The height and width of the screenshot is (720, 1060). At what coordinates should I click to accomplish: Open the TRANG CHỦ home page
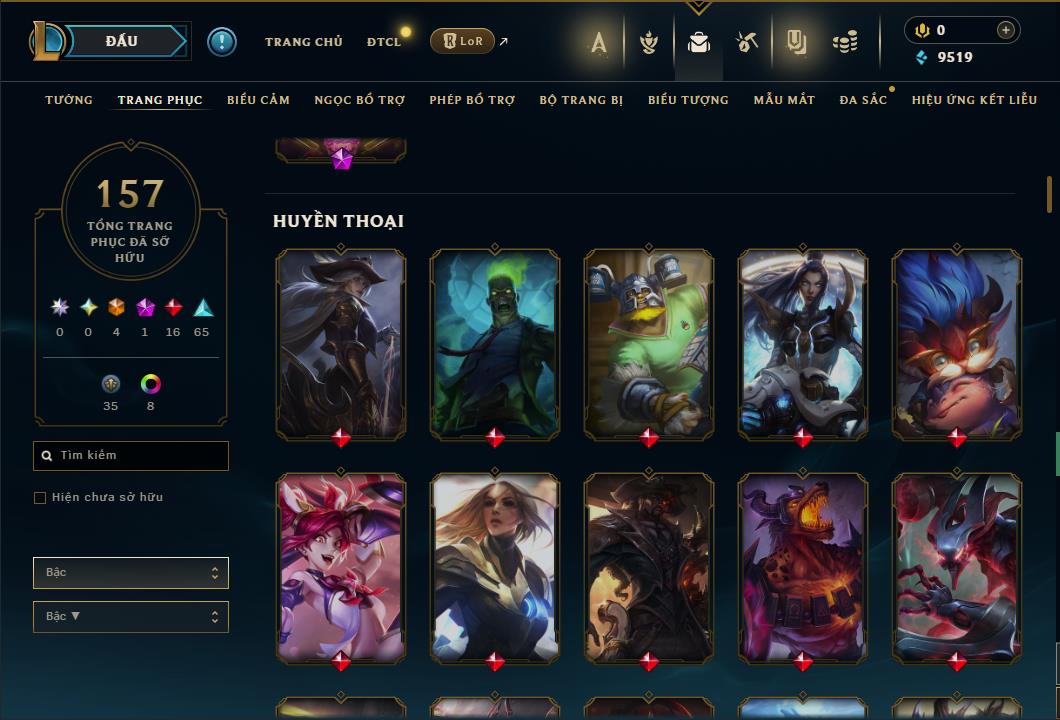pos(303,42)
